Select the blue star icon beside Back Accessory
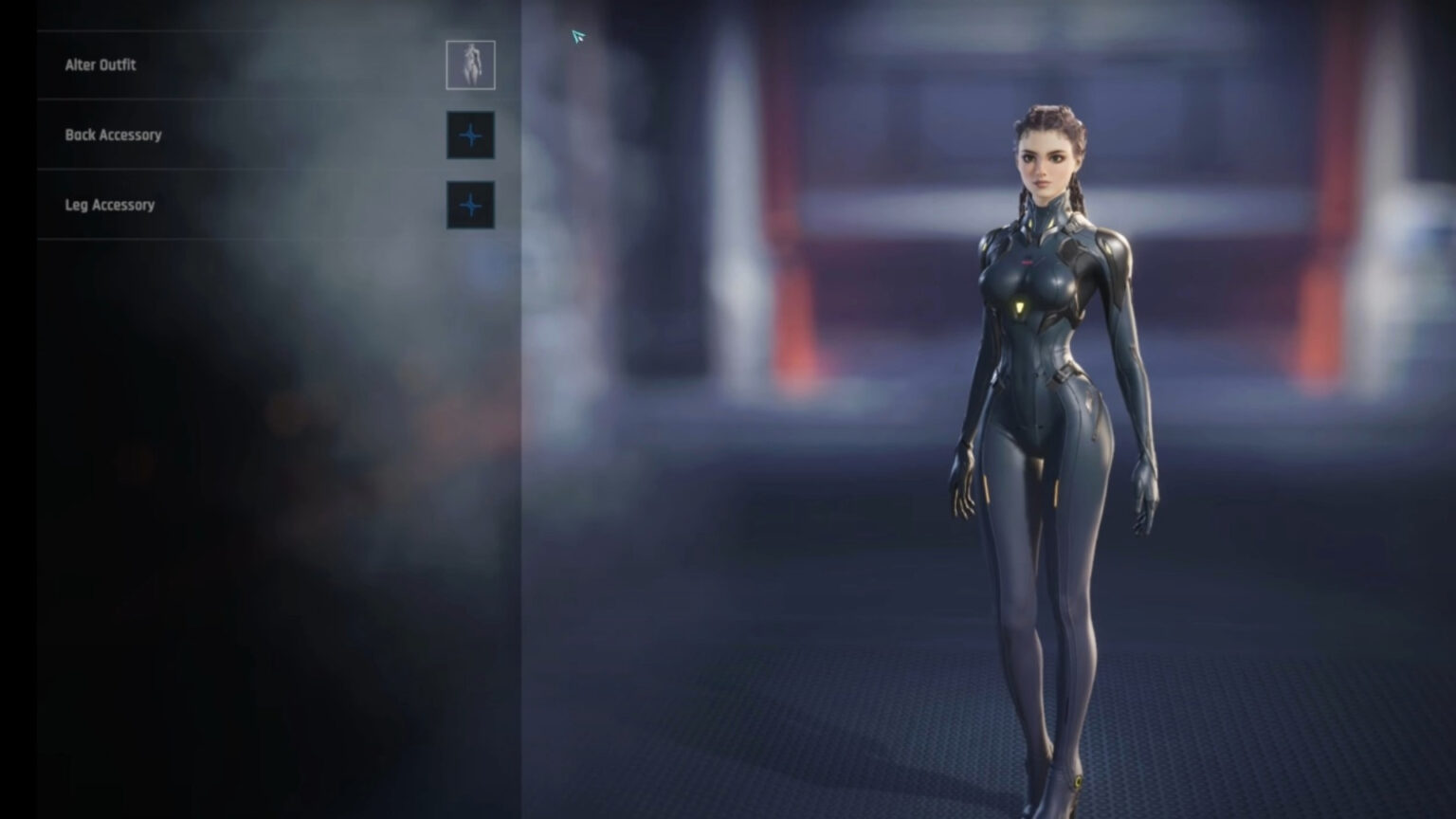Image resolution: width=1456 pixels, height=819 pixels. 470,135
